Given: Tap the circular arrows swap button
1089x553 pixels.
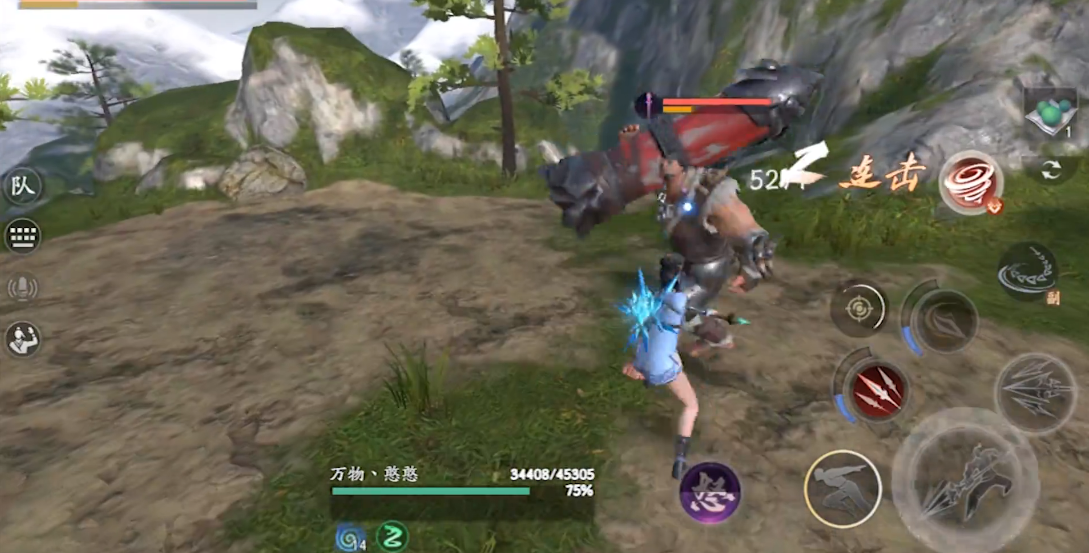Looking at the screenshot, I should coord(1051,170).
